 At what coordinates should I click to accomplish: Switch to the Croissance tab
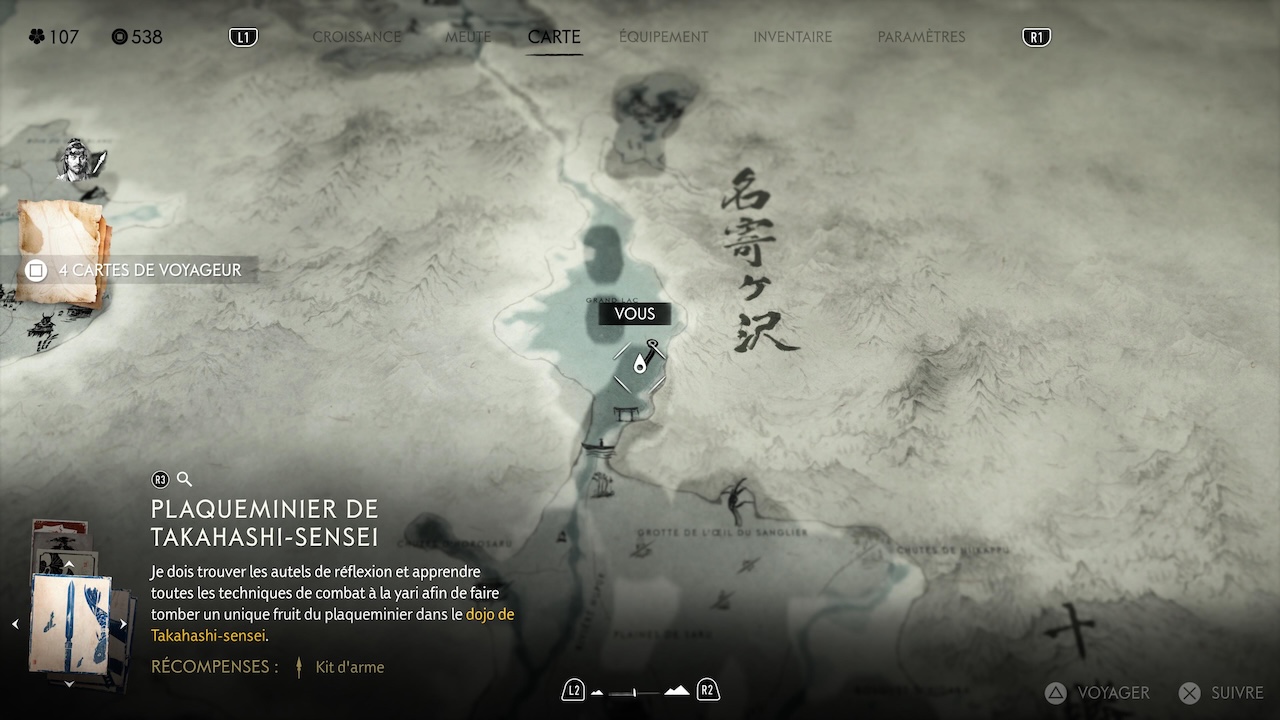coord(356,37)
